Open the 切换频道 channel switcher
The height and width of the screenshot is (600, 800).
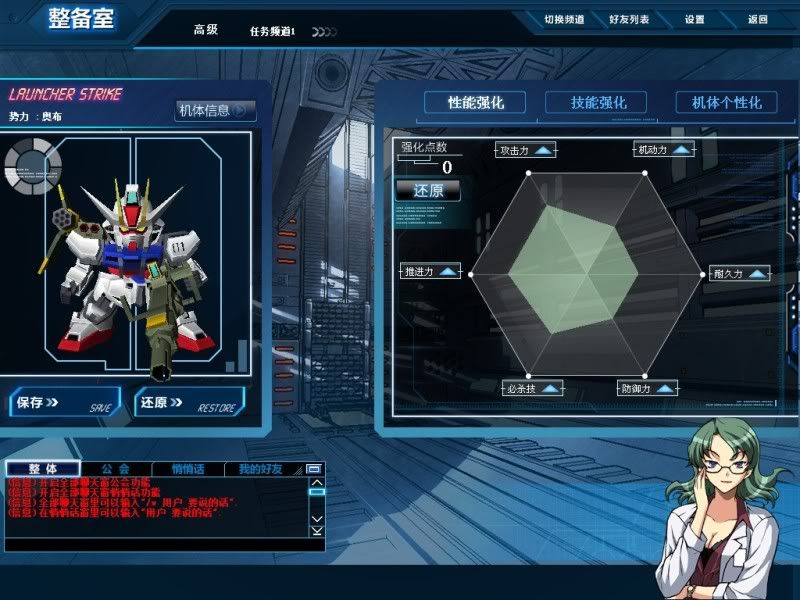click(564, 19)
